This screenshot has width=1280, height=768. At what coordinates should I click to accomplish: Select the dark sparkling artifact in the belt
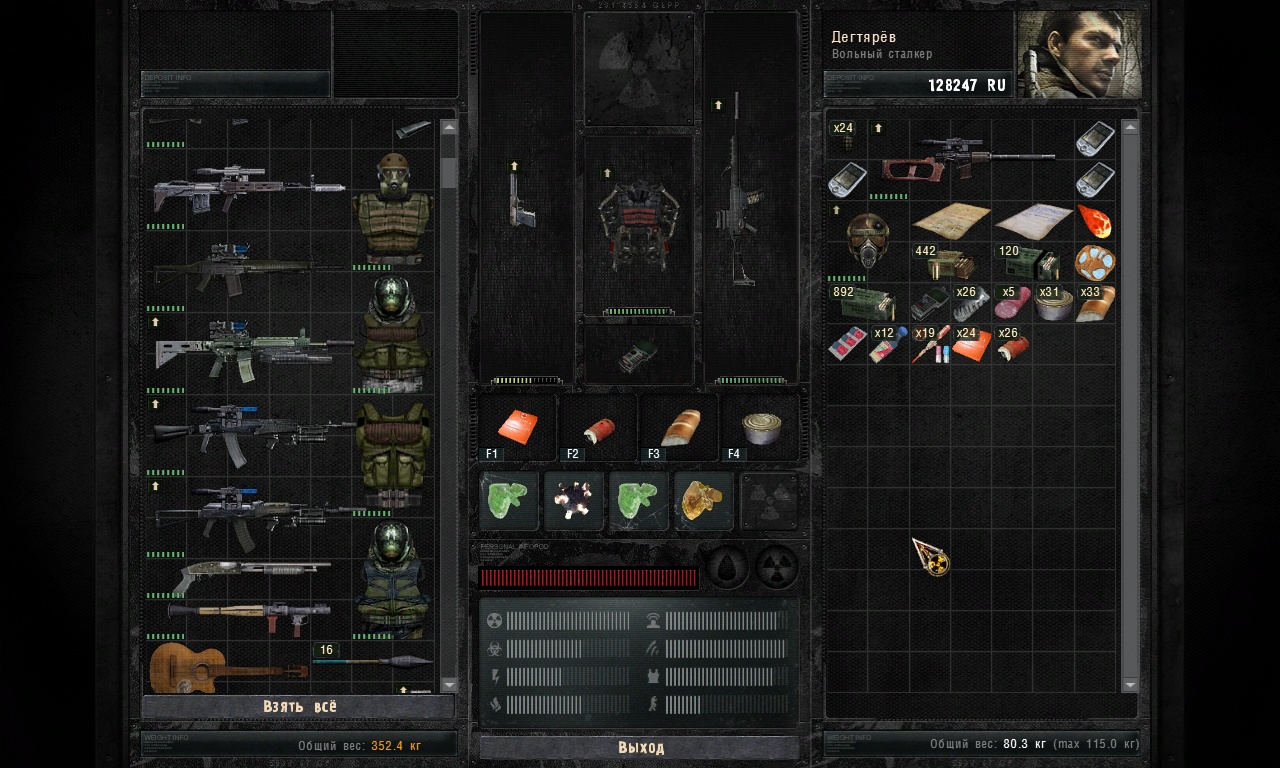pos(574,500)
